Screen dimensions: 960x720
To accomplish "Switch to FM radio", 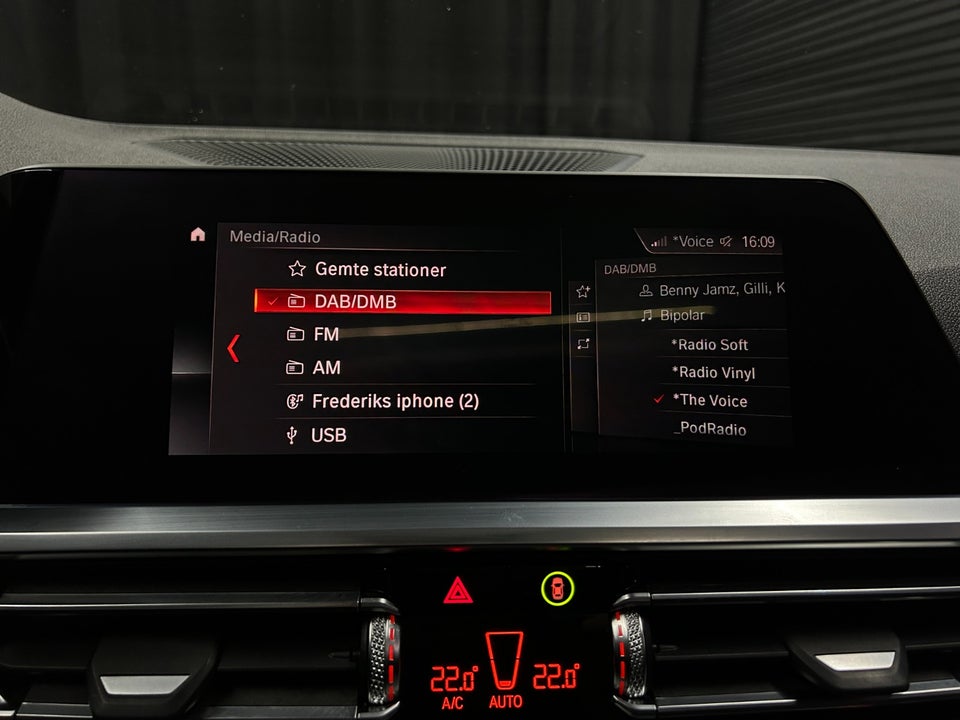I will [326, 335].
